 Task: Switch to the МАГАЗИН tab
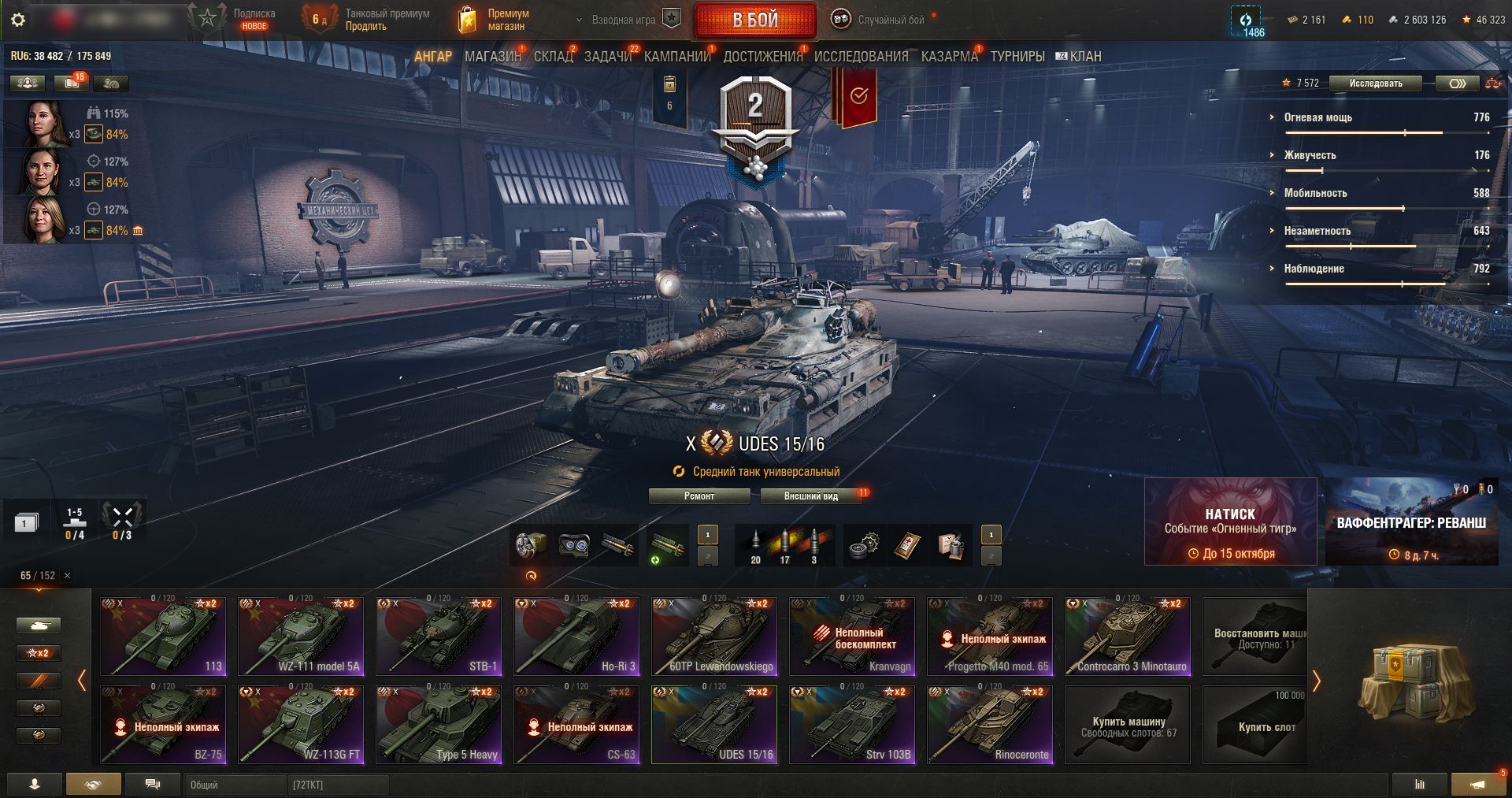492,57
